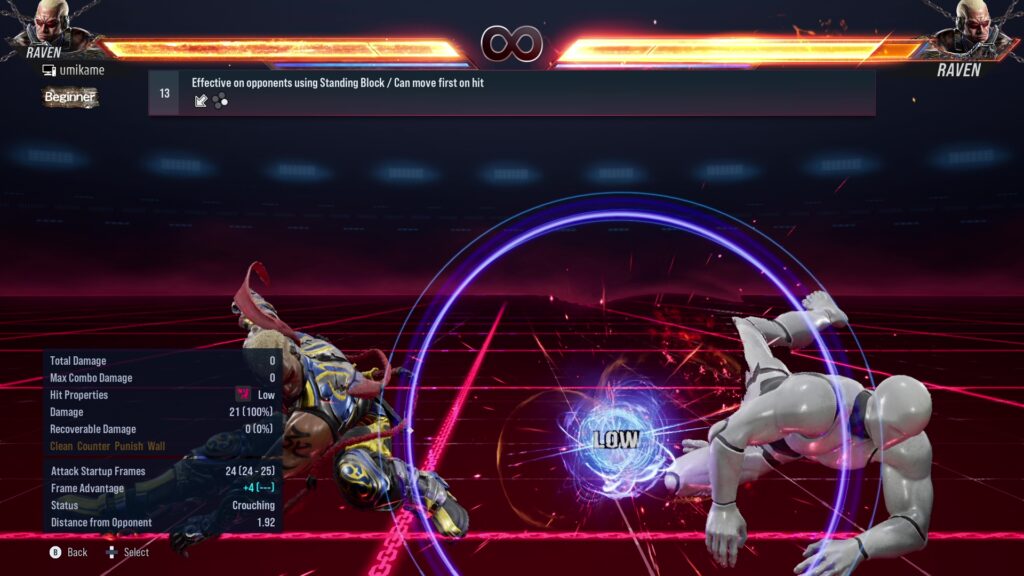Click the left Raven player portrait

(x=52, y=22)
